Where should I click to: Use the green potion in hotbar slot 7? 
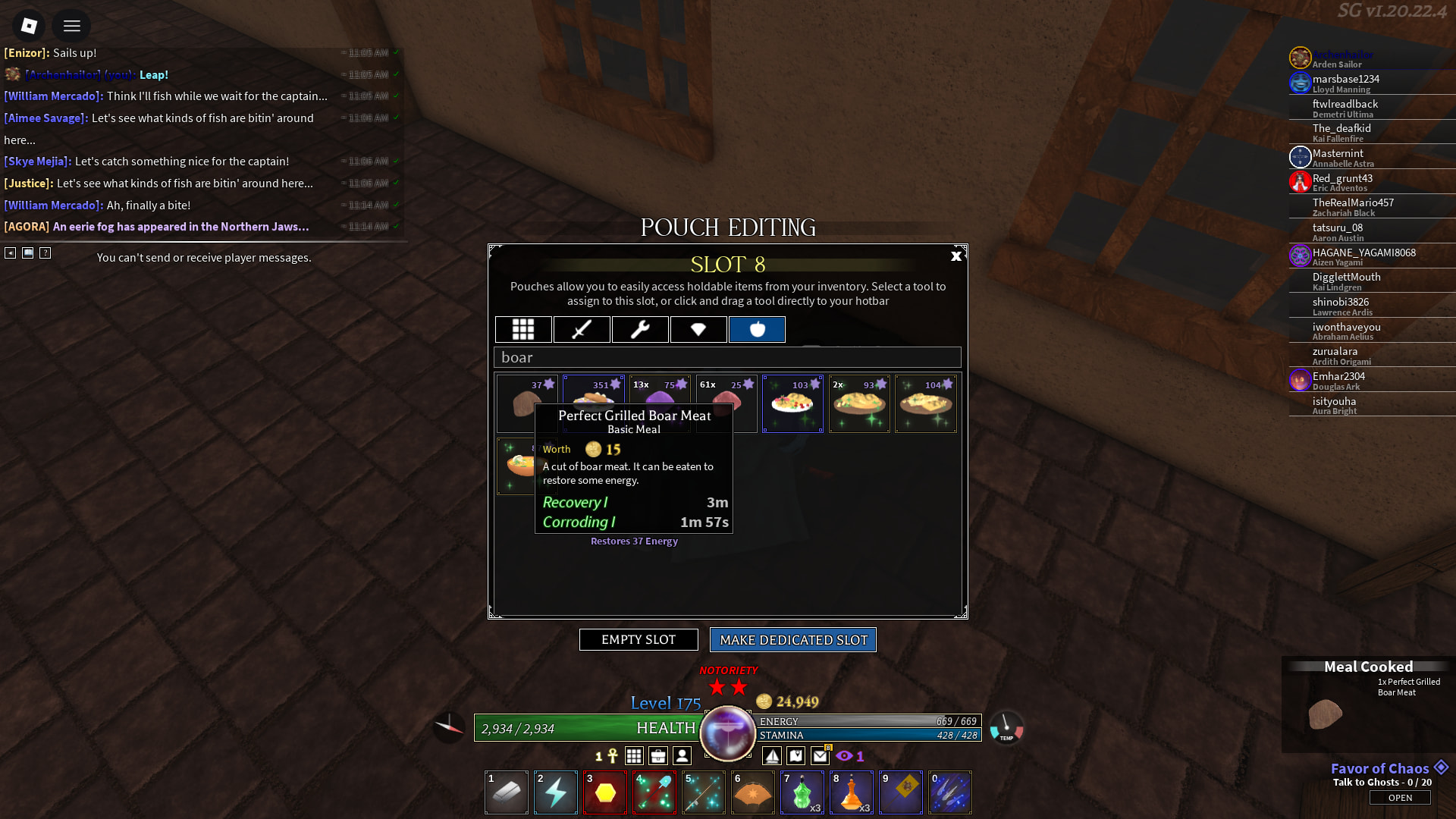802,792
